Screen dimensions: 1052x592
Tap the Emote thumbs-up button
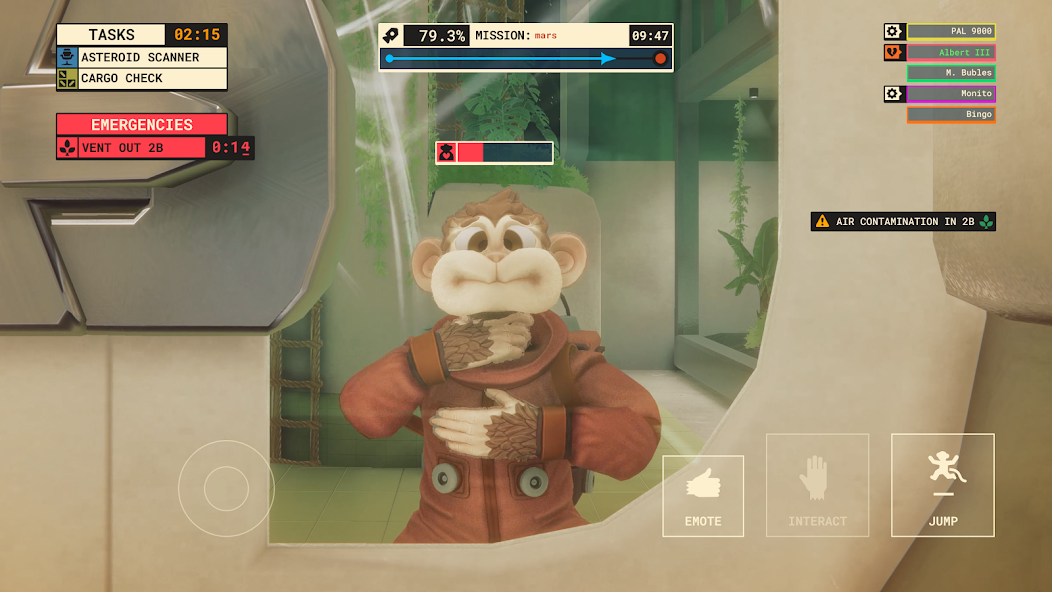click(703, 496)
